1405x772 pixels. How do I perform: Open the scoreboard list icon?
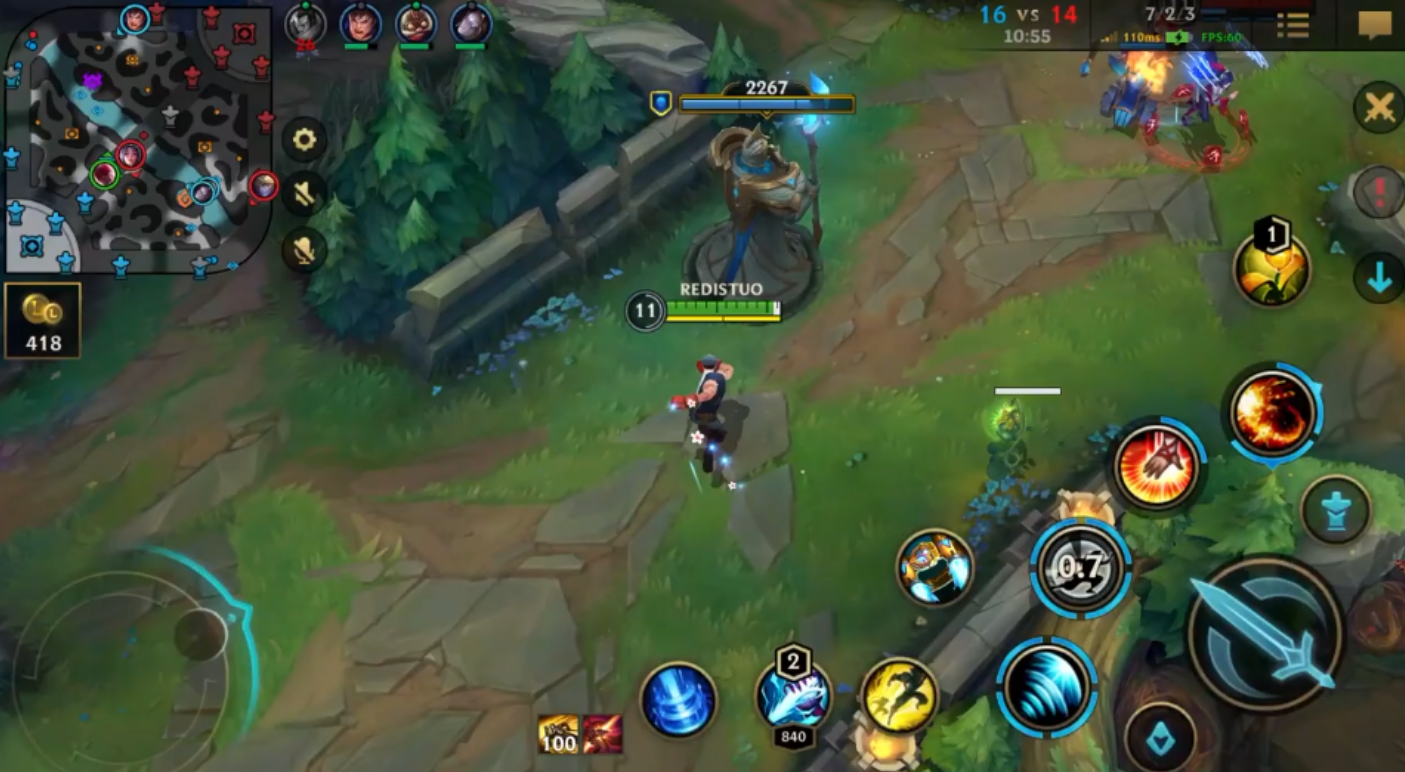point(1293,25)
